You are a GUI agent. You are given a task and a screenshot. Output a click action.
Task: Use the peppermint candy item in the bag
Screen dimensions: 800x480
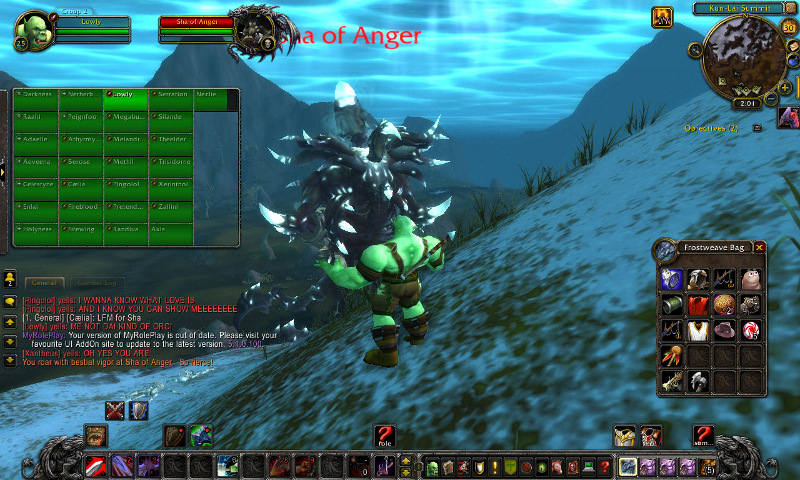click(749, 330)
